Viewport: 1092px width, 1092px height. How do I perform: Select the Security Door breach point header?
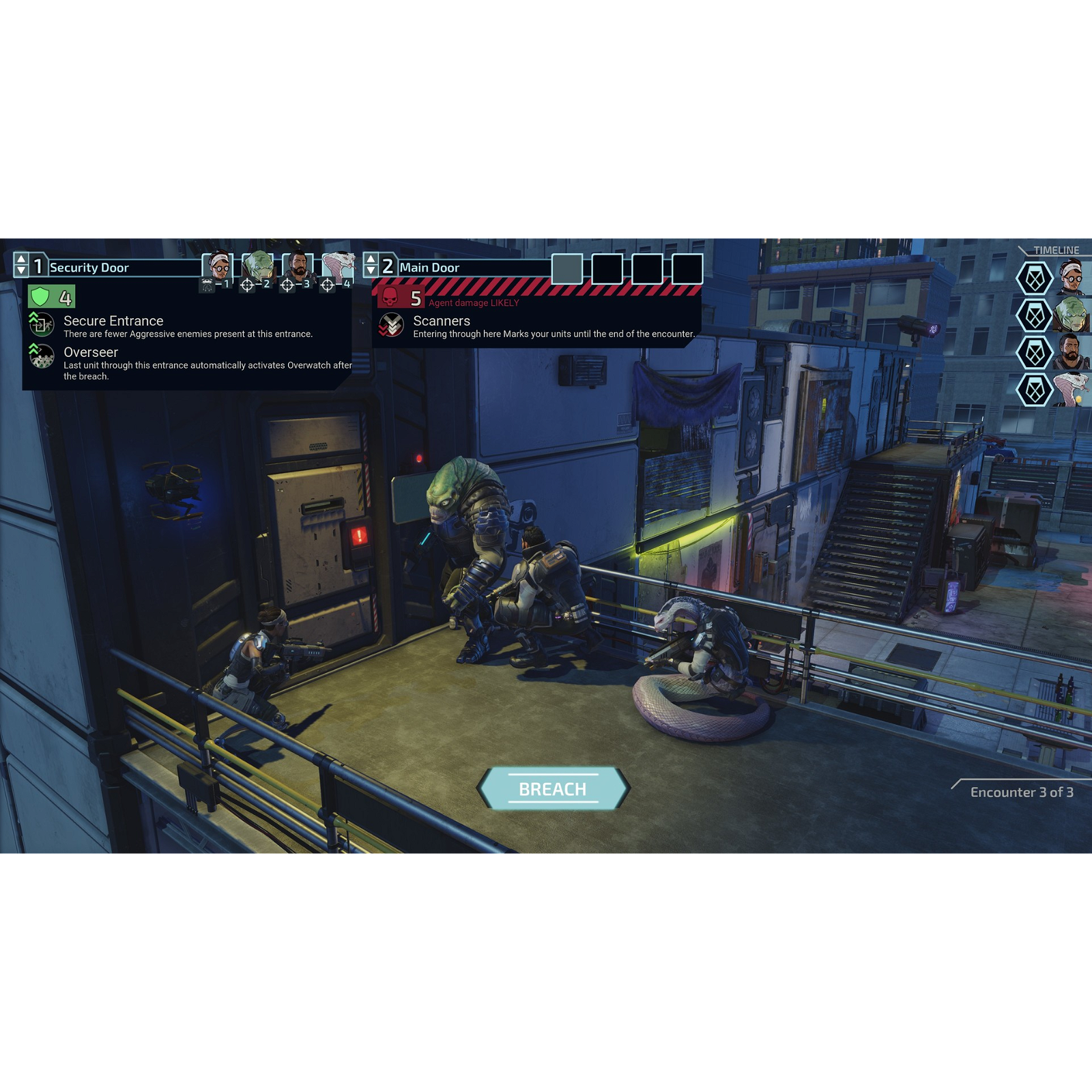pyautogui.click(x=89, y=268)
